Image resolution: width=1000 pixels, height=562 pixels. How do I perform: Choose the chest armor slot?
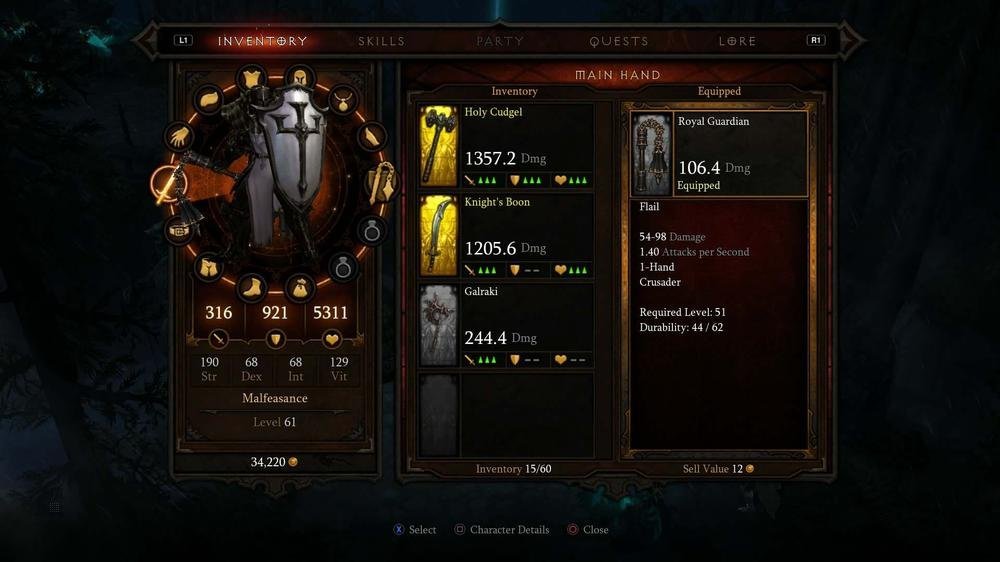(x=250, y=79)
